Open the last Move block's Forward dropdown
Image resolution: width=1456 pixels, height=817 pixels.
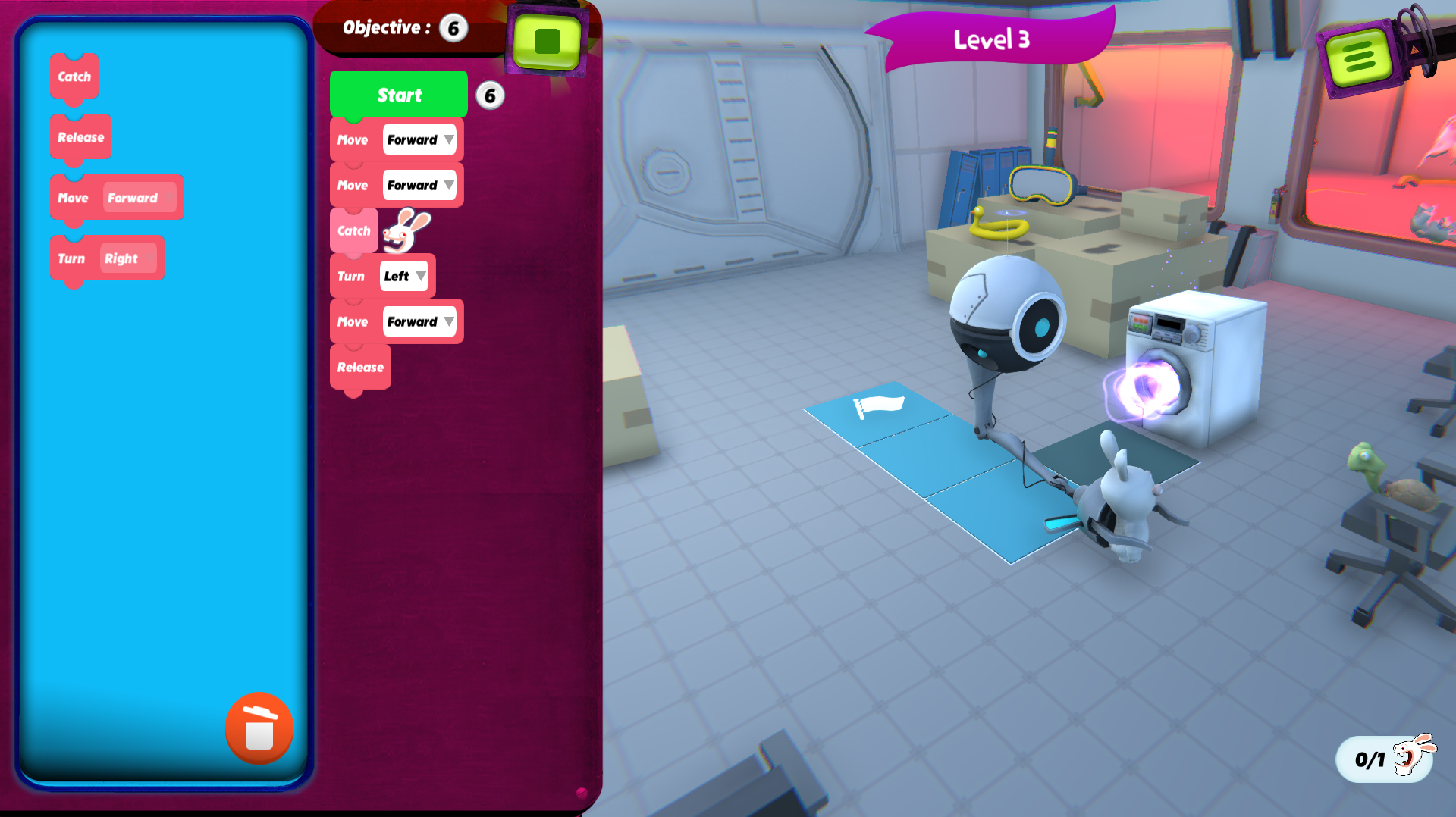point(419,321)
